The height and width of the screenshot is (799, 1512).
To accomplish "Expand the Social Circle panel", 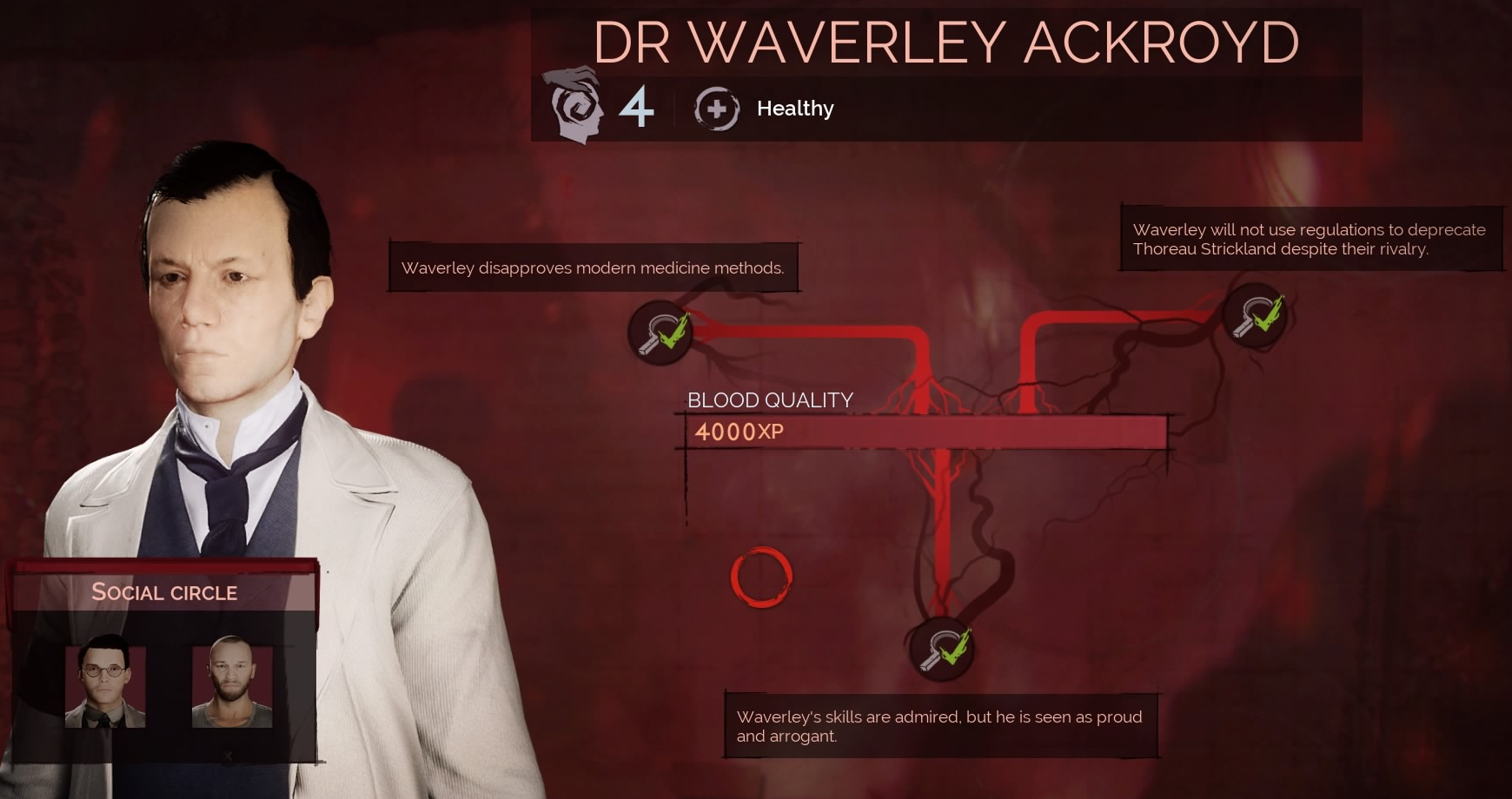I will (163, 660).
